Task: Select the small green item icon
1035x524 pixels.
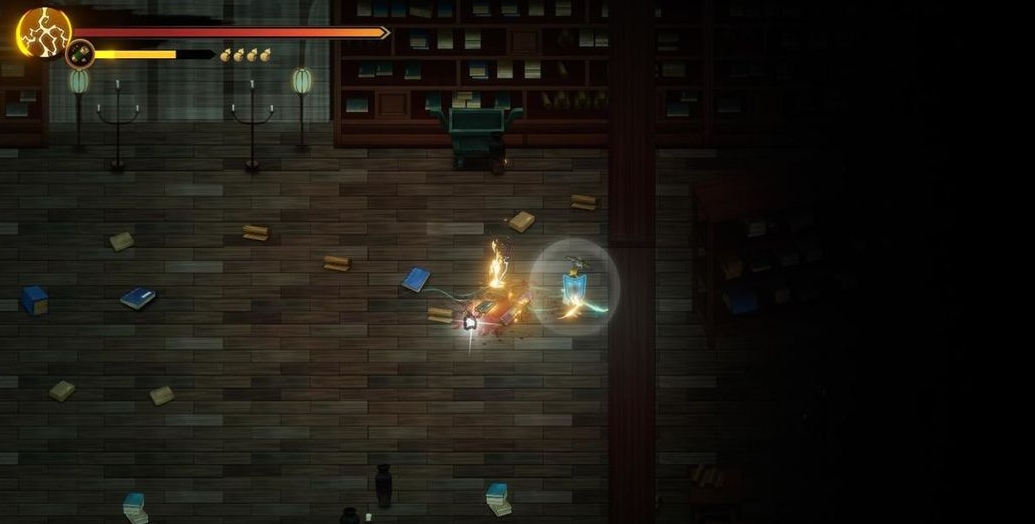Action: (80, 54)
